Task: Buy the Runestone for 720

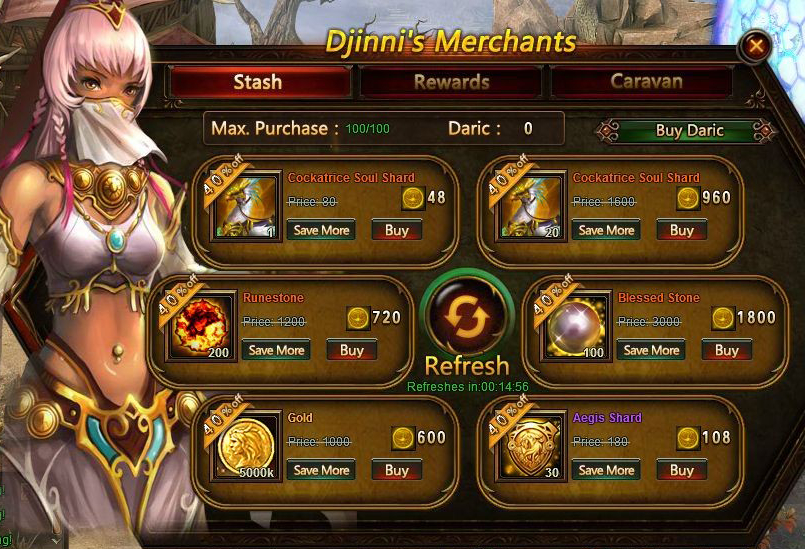Action: [x=352, y=350]
